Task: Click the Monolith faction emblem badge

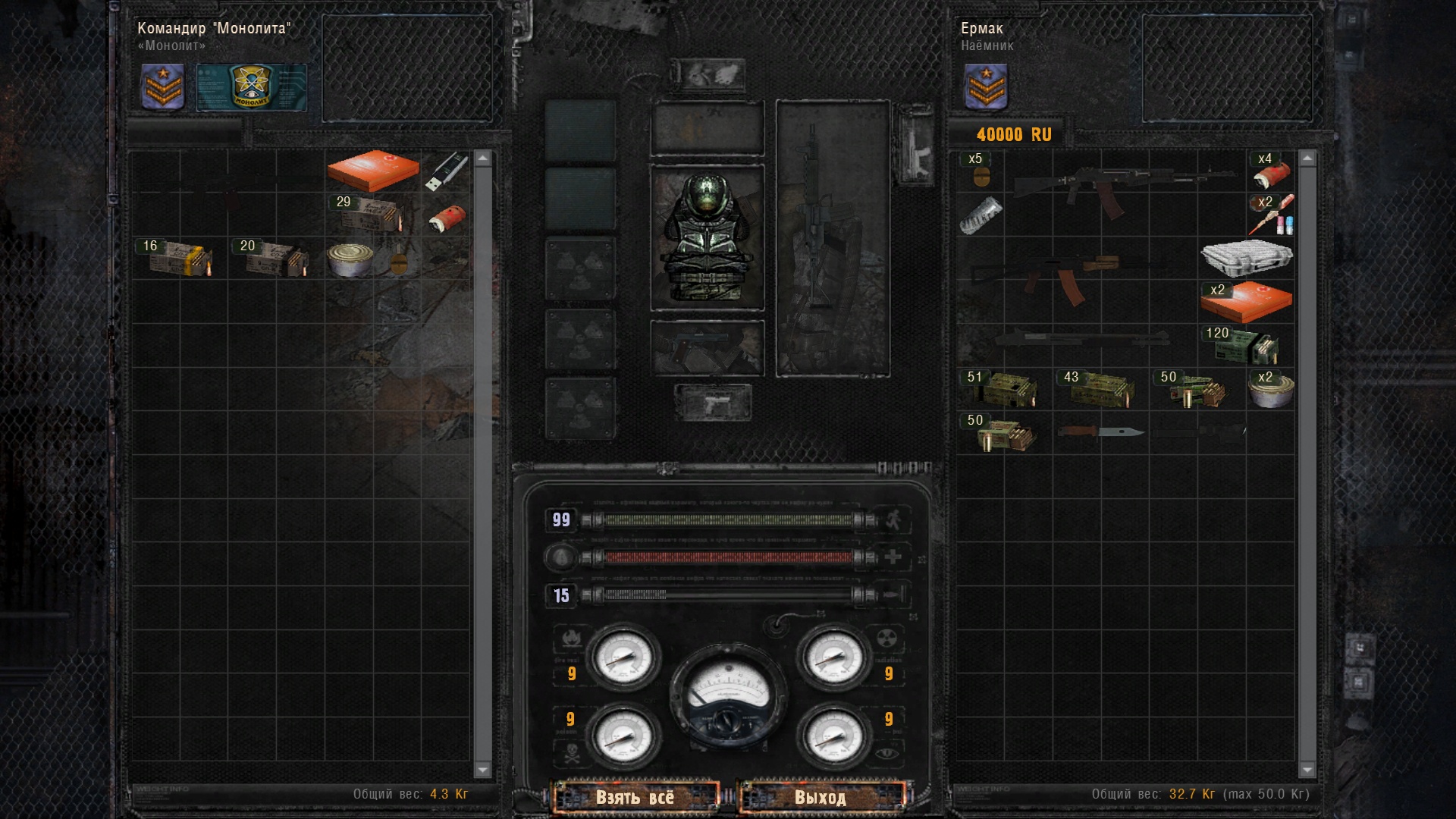Action: click(251, 87)
